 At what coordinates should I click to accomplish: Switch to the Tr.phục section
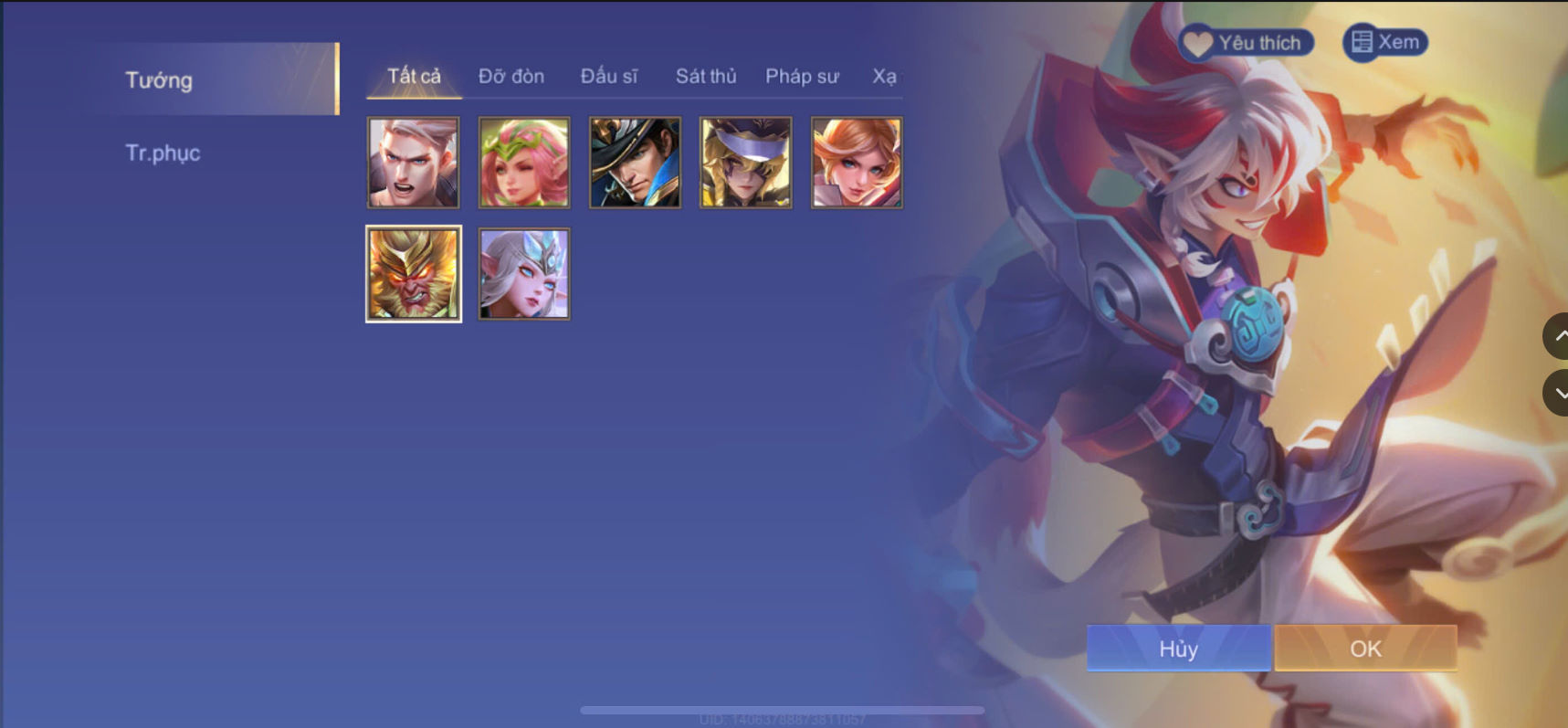tap(163, 153)
